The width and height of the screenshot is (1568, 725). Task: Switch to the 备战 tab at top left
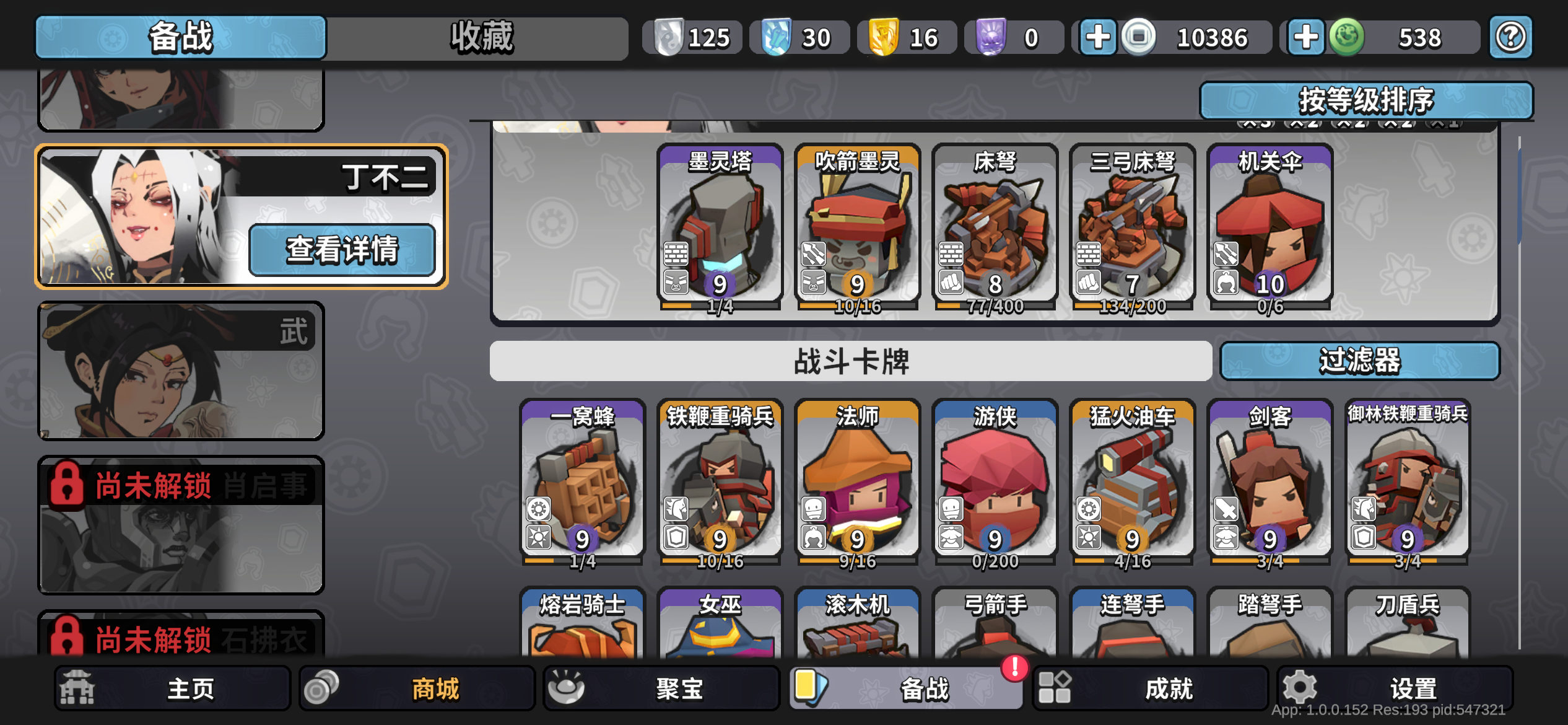[x=180, y=37]
